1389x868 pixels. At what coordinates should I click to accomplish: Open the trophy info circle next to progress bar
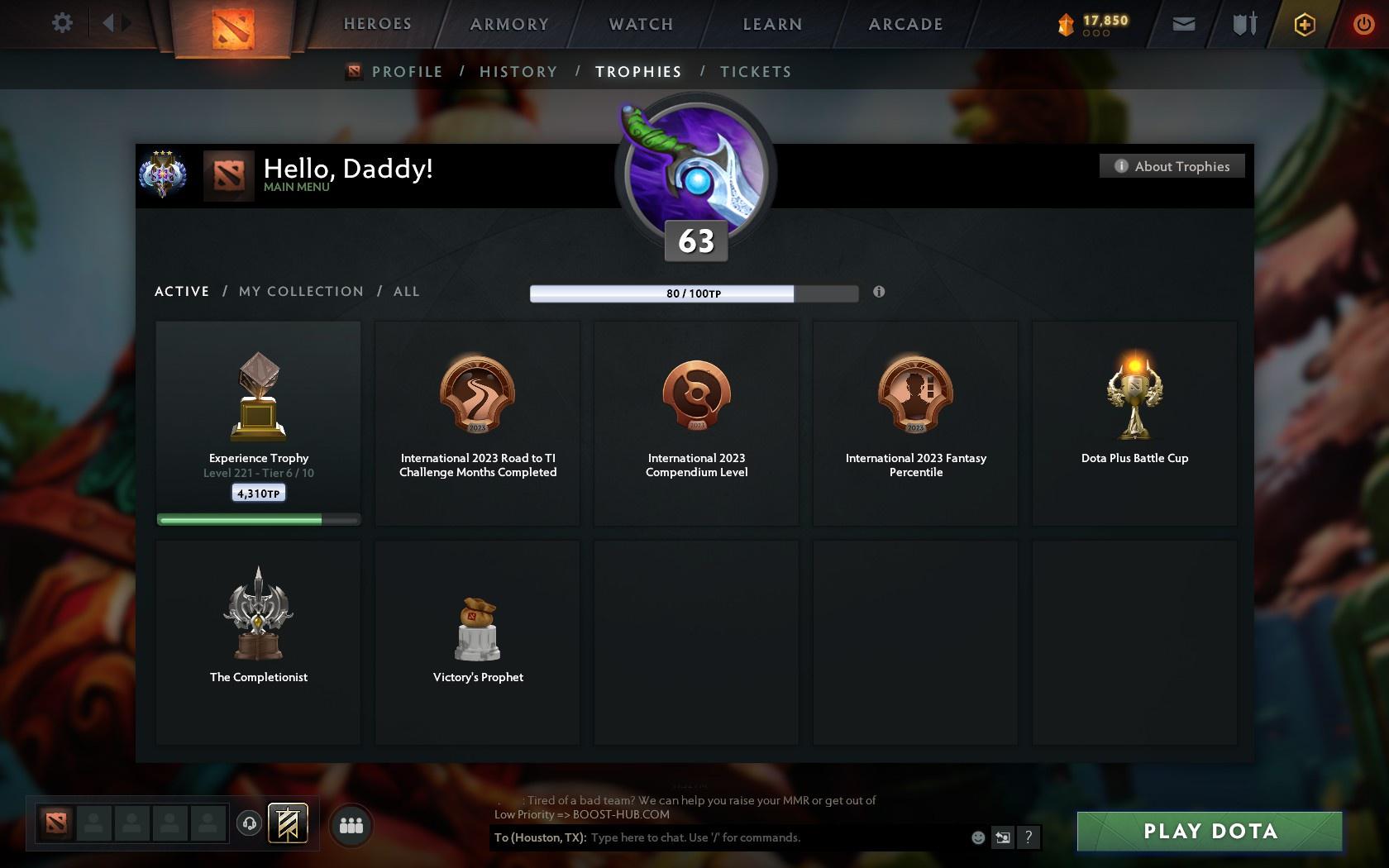(879, 292)
